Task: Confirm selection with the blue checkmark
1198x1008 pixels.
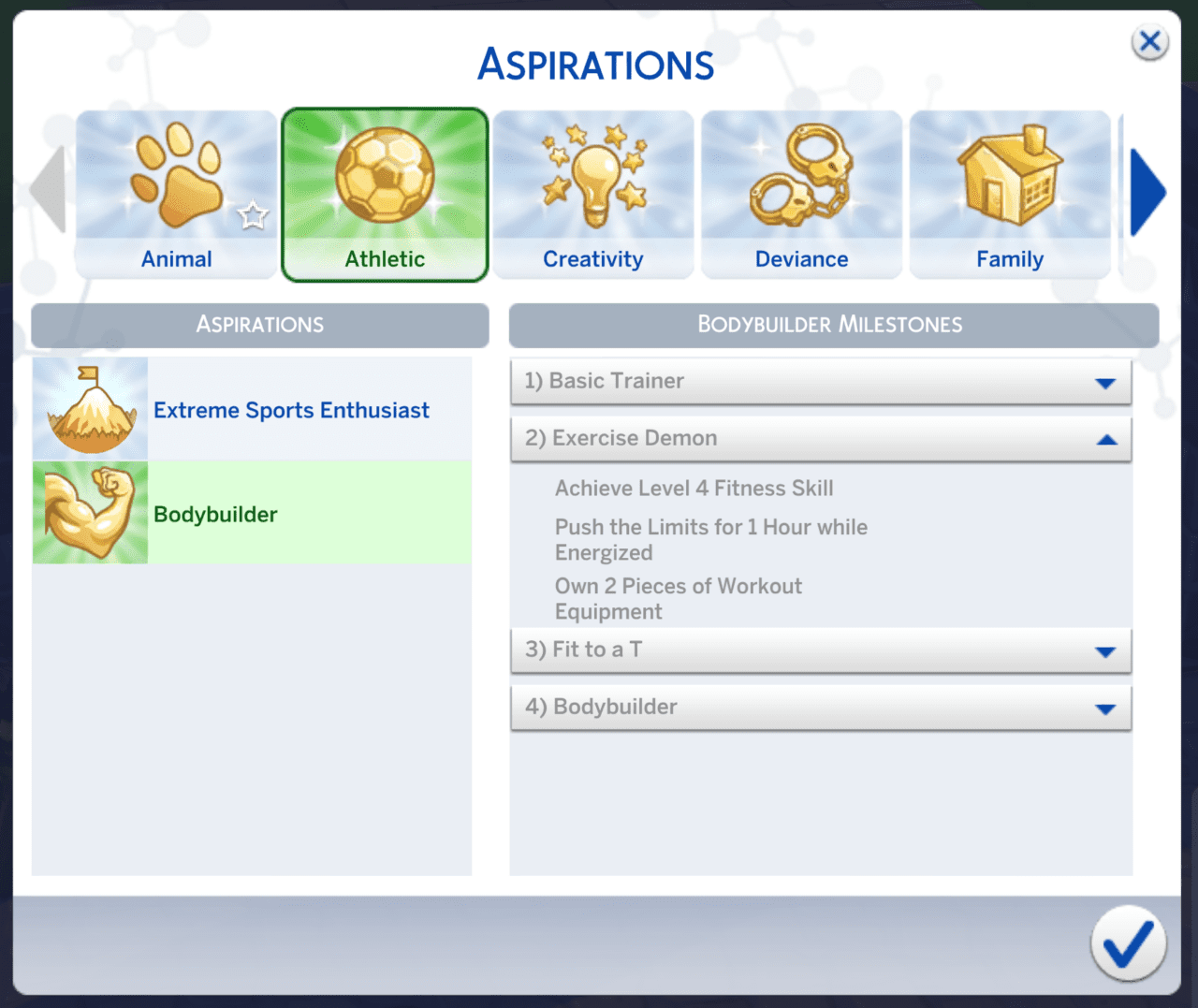Action: tap(1128, 943)
